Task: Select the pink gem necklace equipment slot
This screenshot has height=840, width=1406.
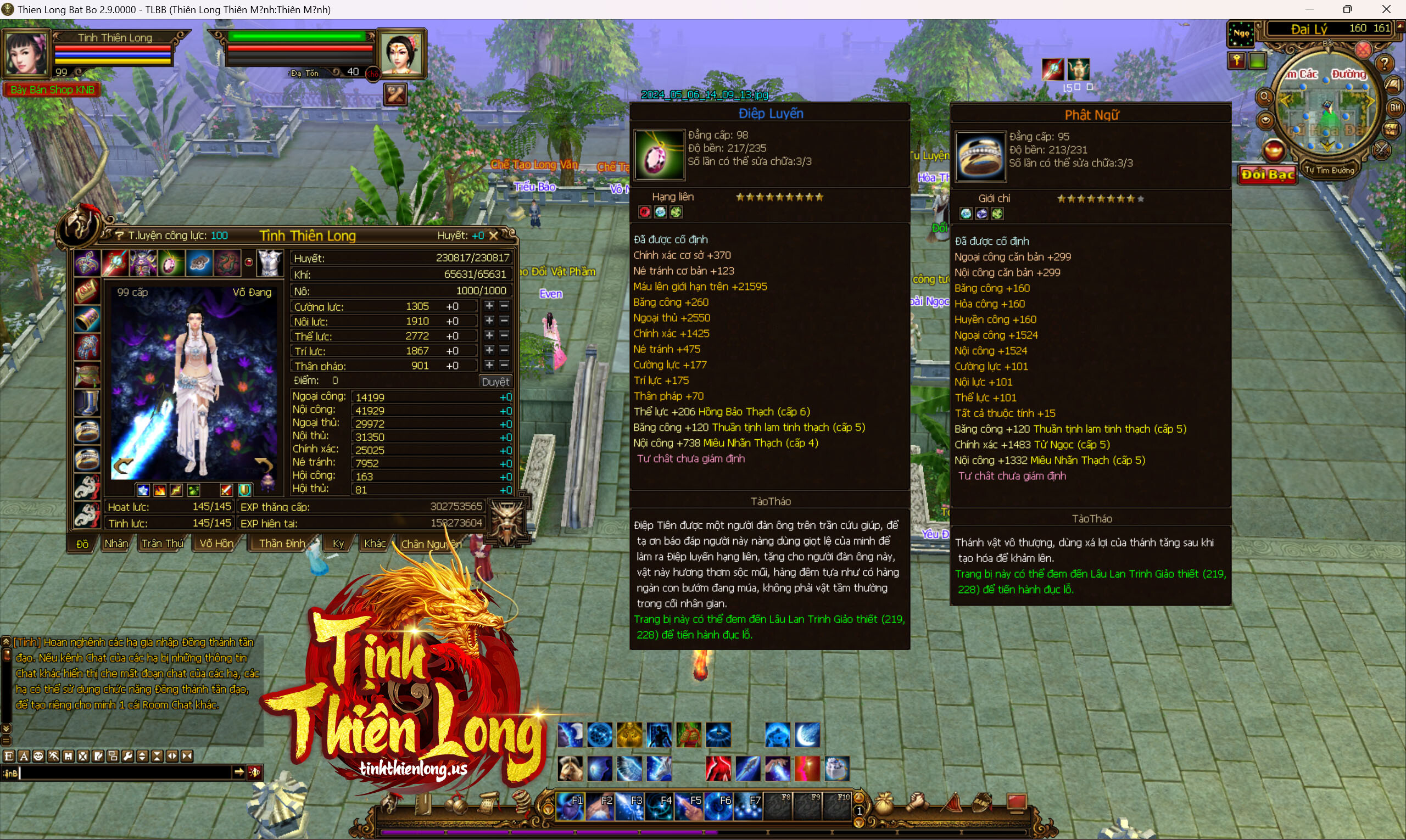Action: click(x=170, y=263)
